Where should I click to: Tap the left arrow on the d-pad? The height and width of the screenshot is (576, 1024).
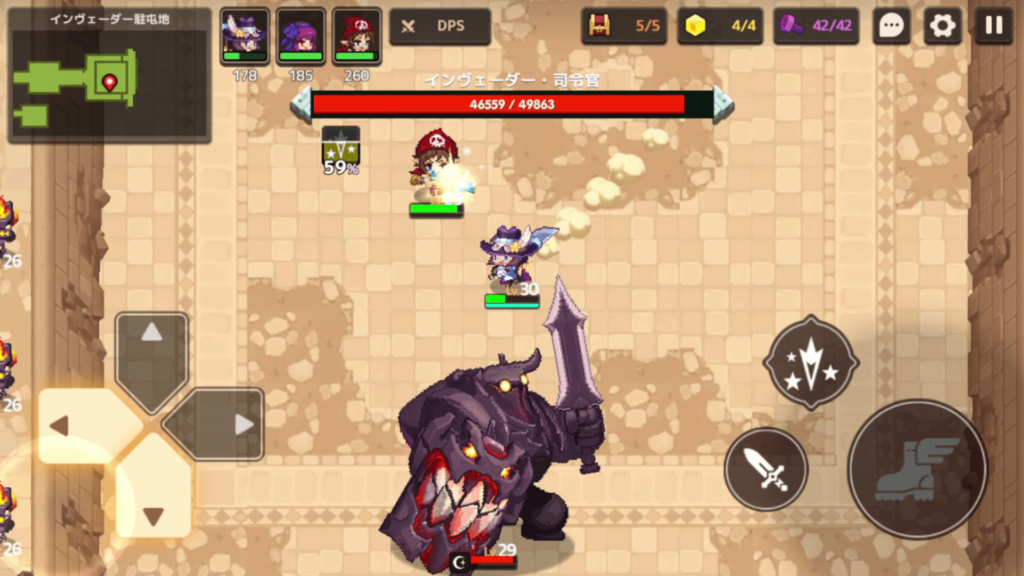point(80,425)
